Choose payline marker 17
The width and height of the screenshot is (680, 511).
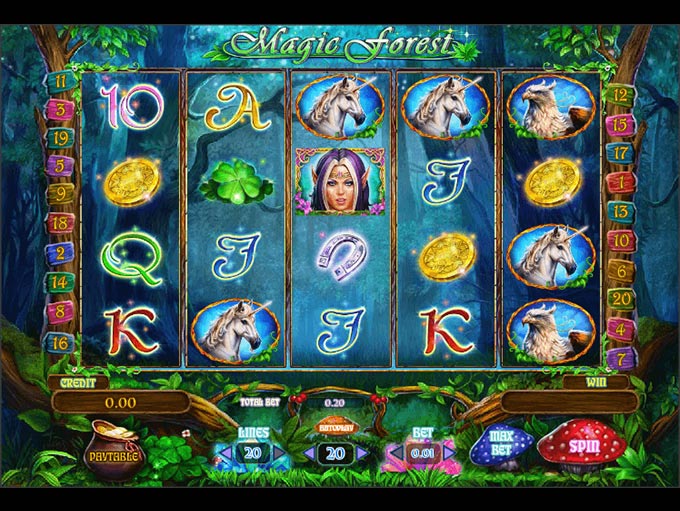(620, 154)
